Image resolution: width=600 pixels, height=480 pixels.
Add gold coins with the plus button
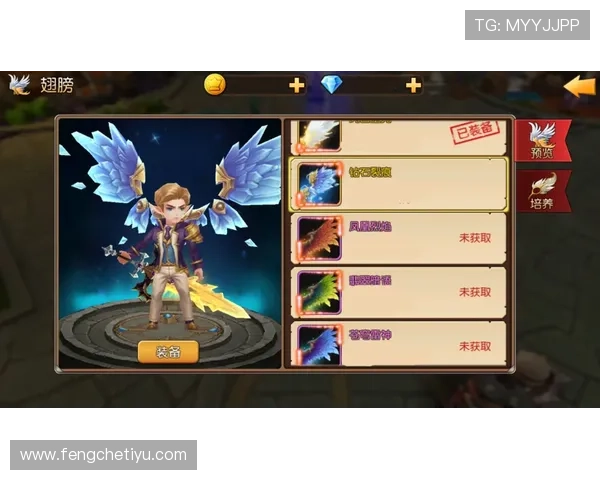point(297,85)
